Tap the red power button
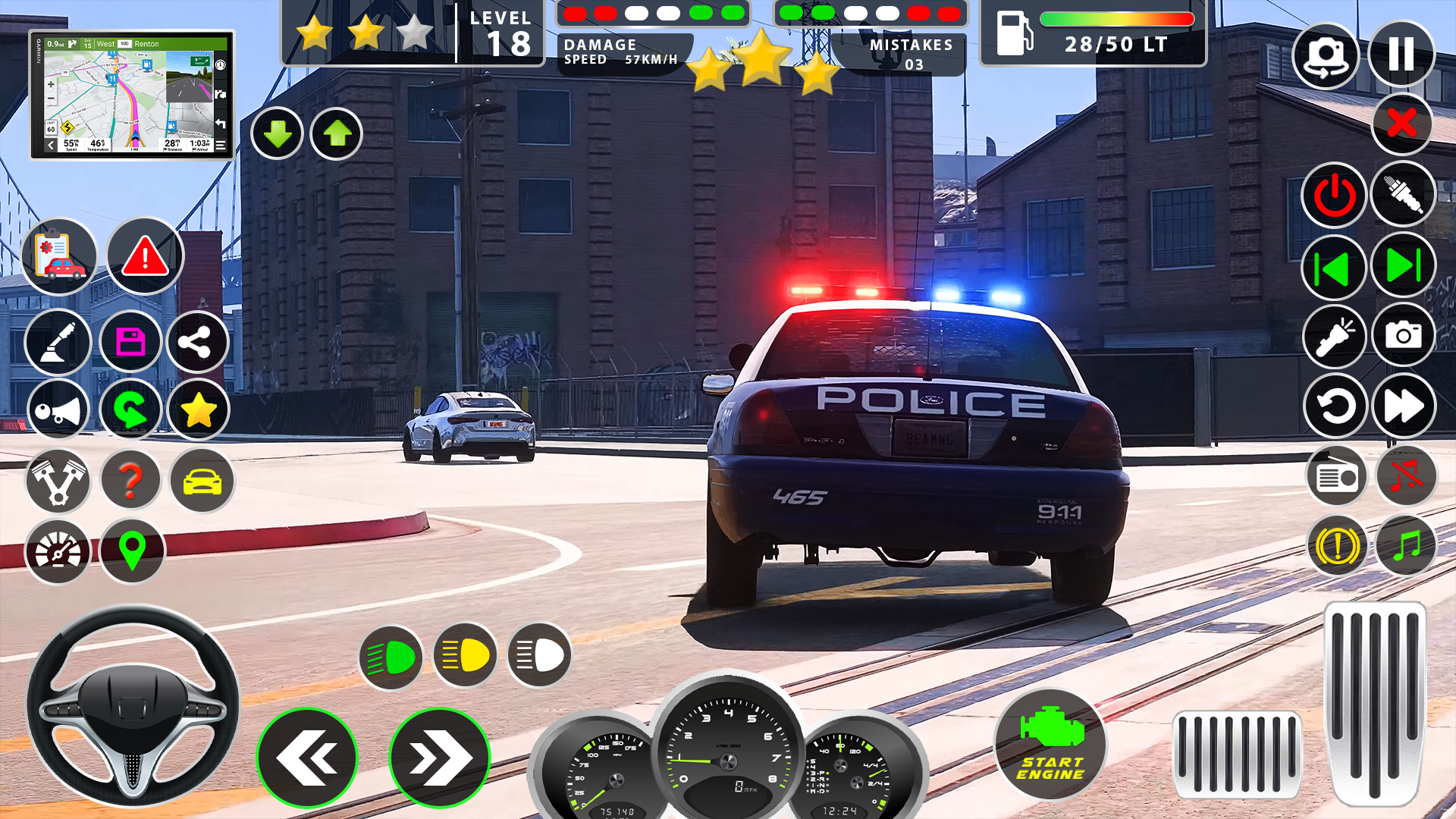Screen dimensions: 1456x819 click(x=1334, y=196)
